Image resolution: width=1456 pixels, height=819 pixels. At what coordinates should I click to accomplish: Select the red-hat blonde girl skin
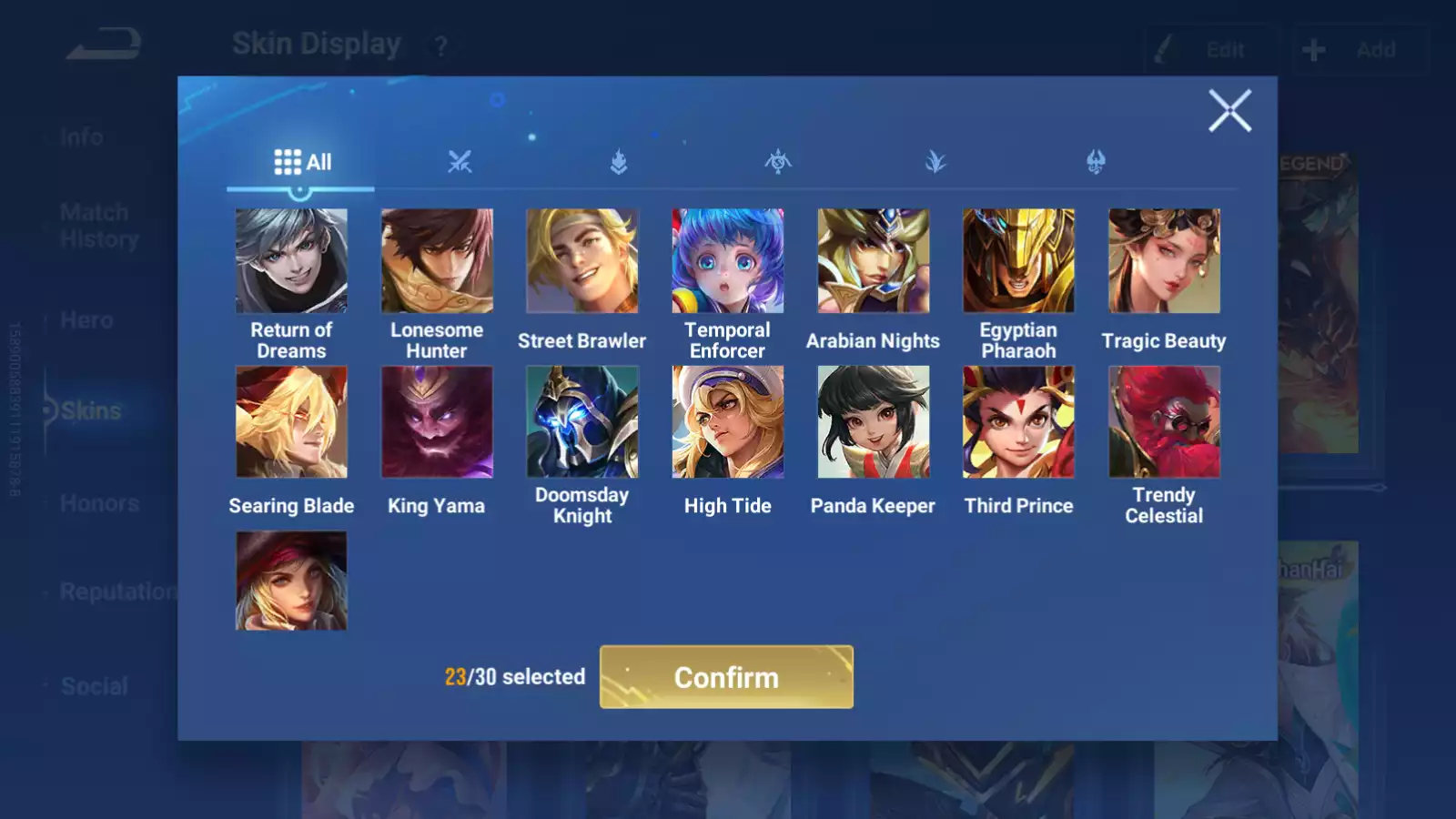291,581
